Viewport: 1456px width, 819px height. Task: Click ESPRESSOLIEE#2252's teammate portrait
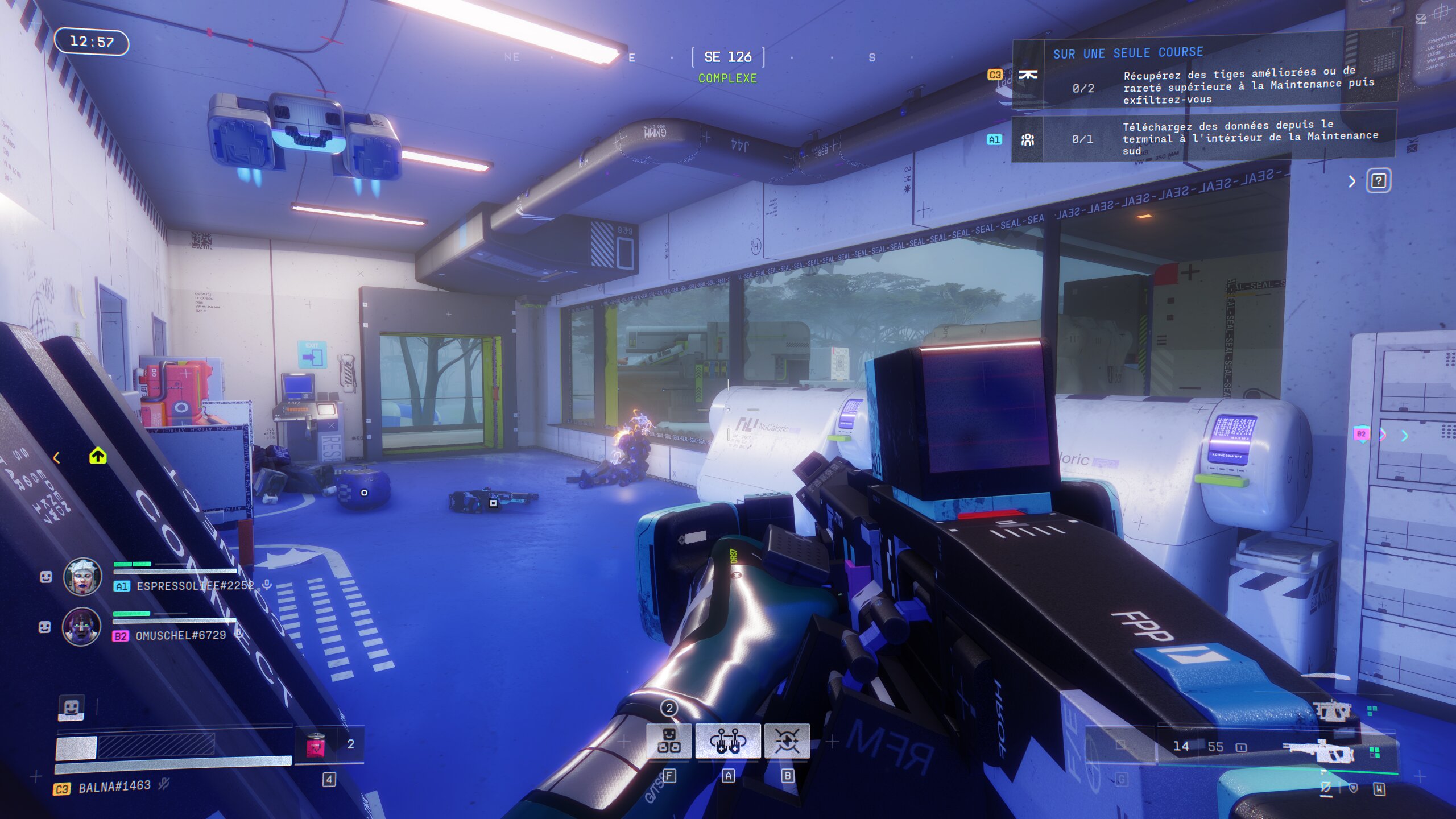click(x=82, y=576)
